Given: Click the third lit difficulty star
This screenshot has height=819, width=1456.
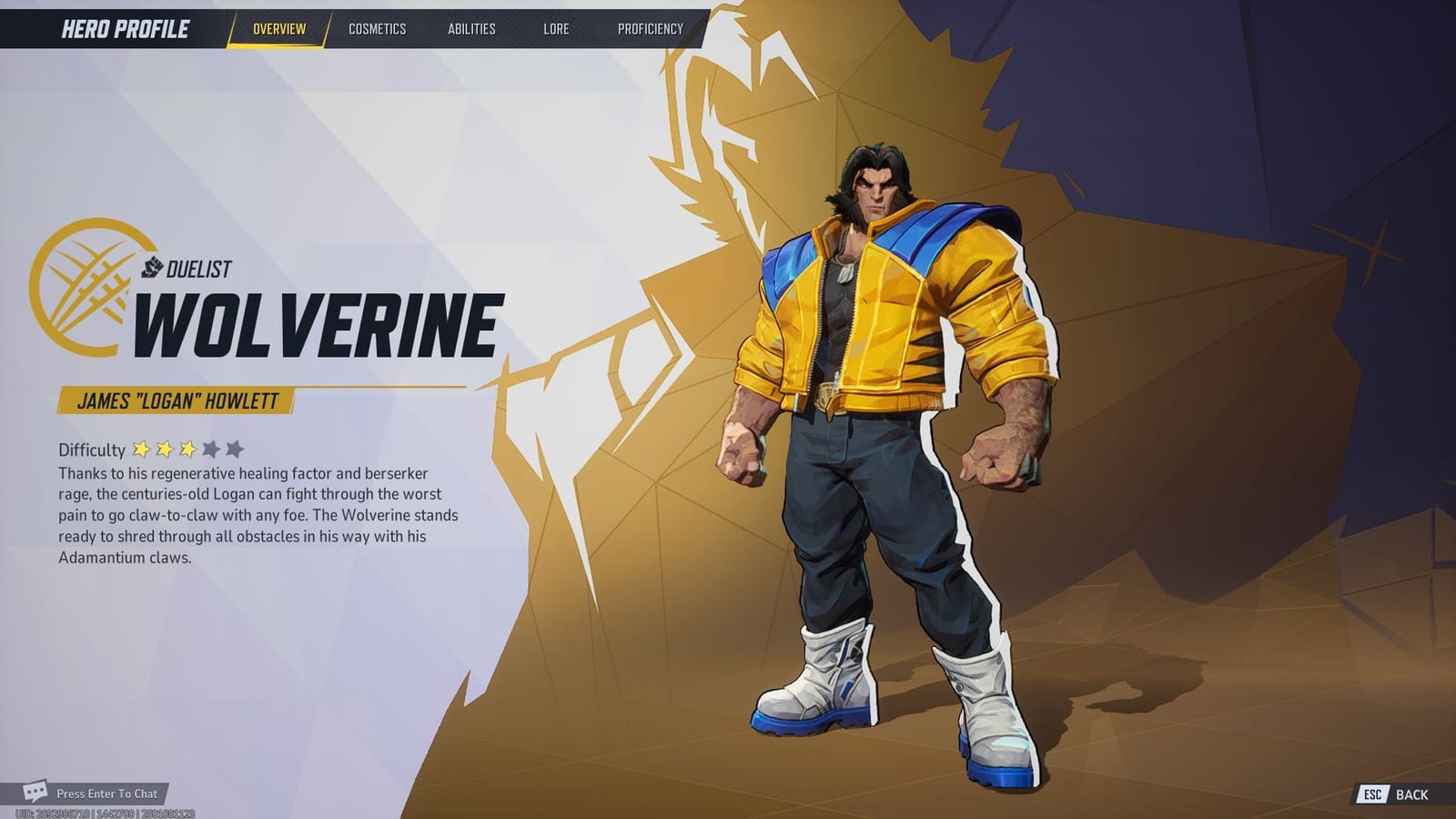Looking at the screenshot, I should click(x=188, y=448).
